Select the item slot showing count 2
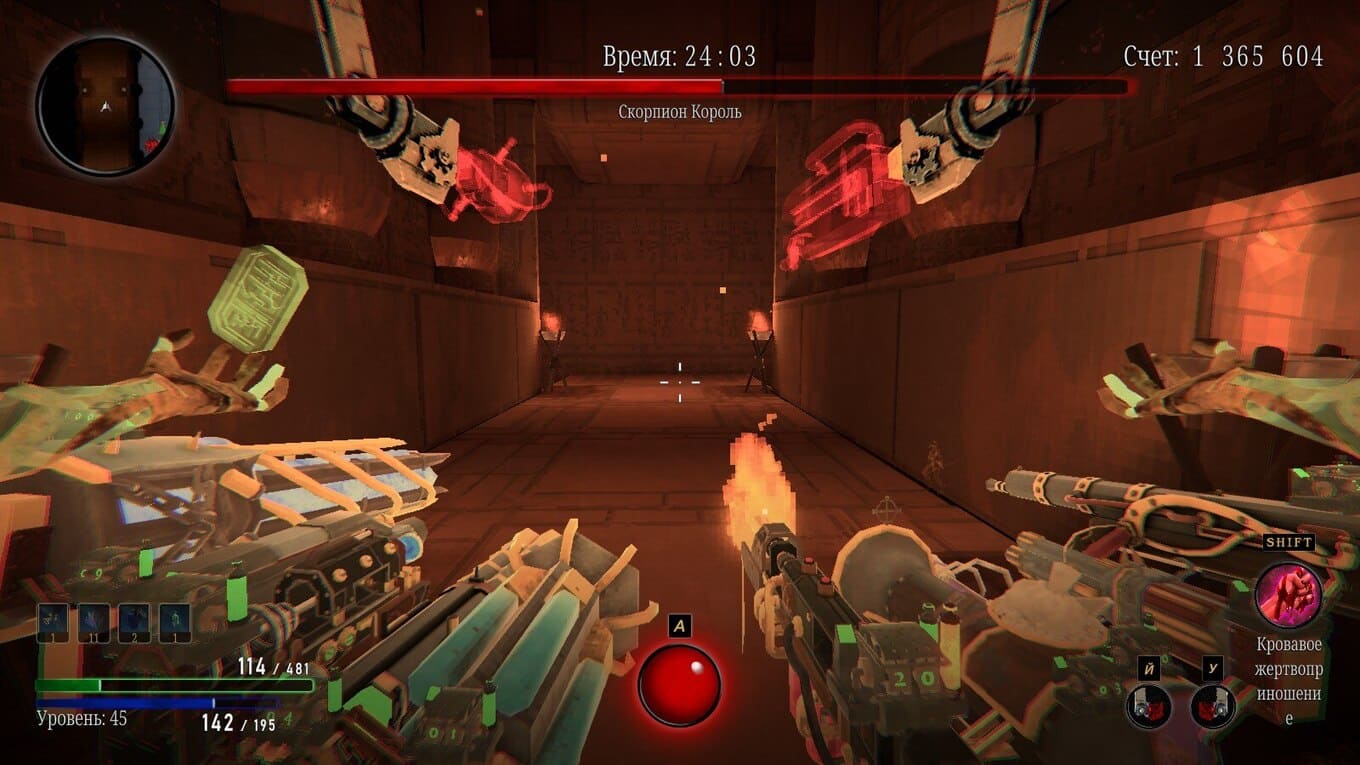 point(134,622)
